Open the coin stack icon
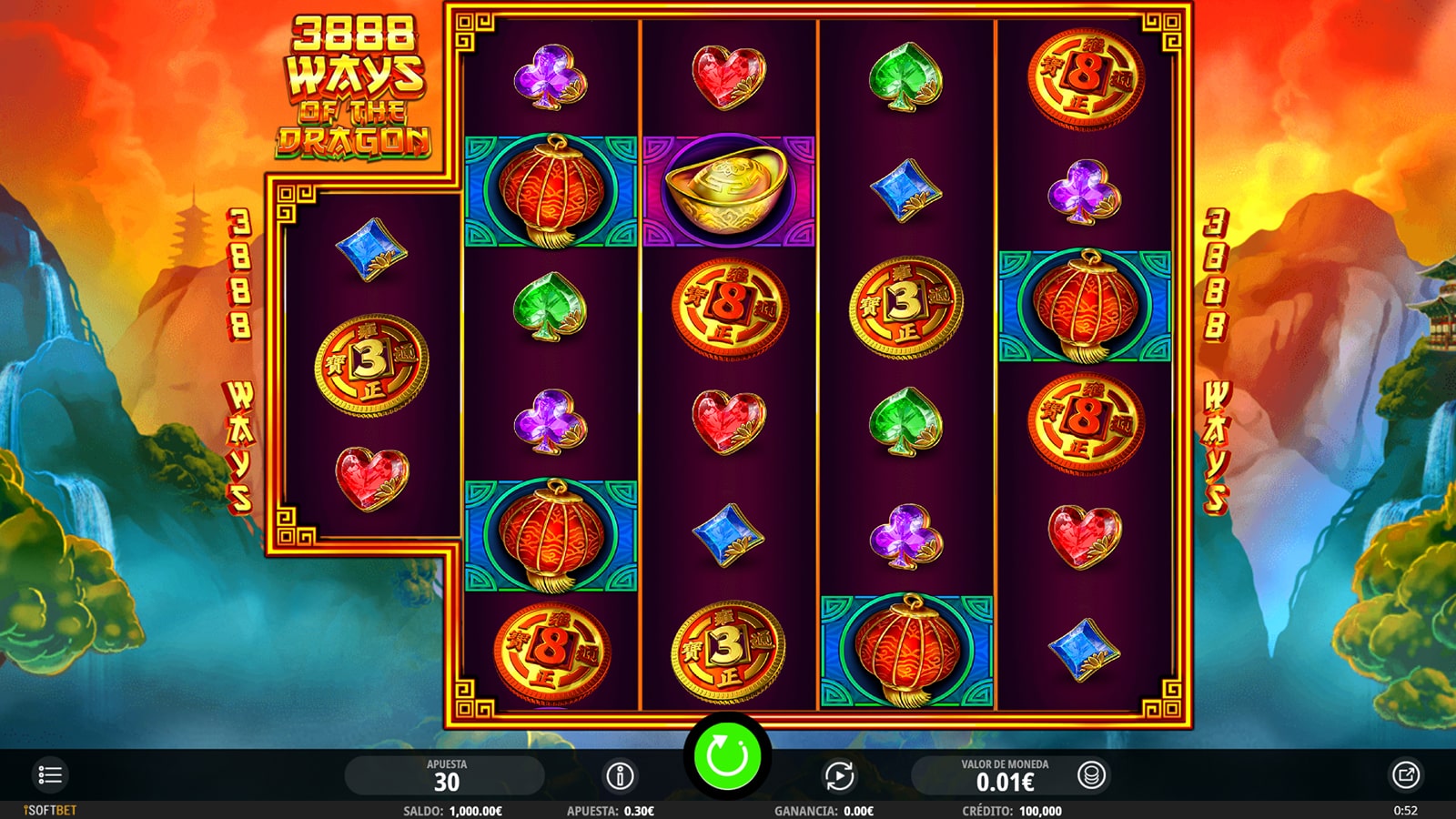This screenshot has width=1456, height=819. coord(1091,775)
